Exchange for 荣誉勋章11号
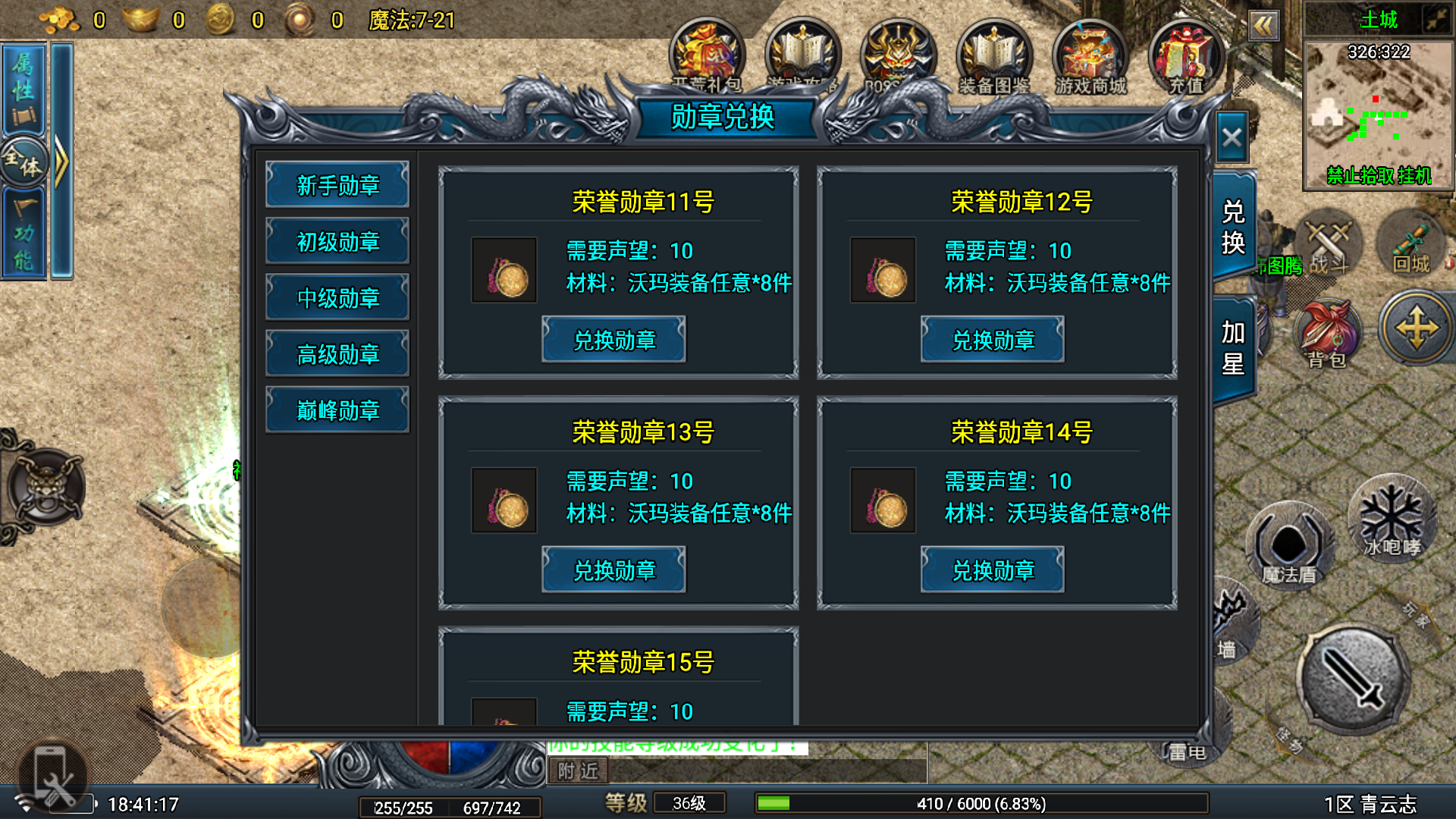1456x819 pixels. (x=613, y=340)
